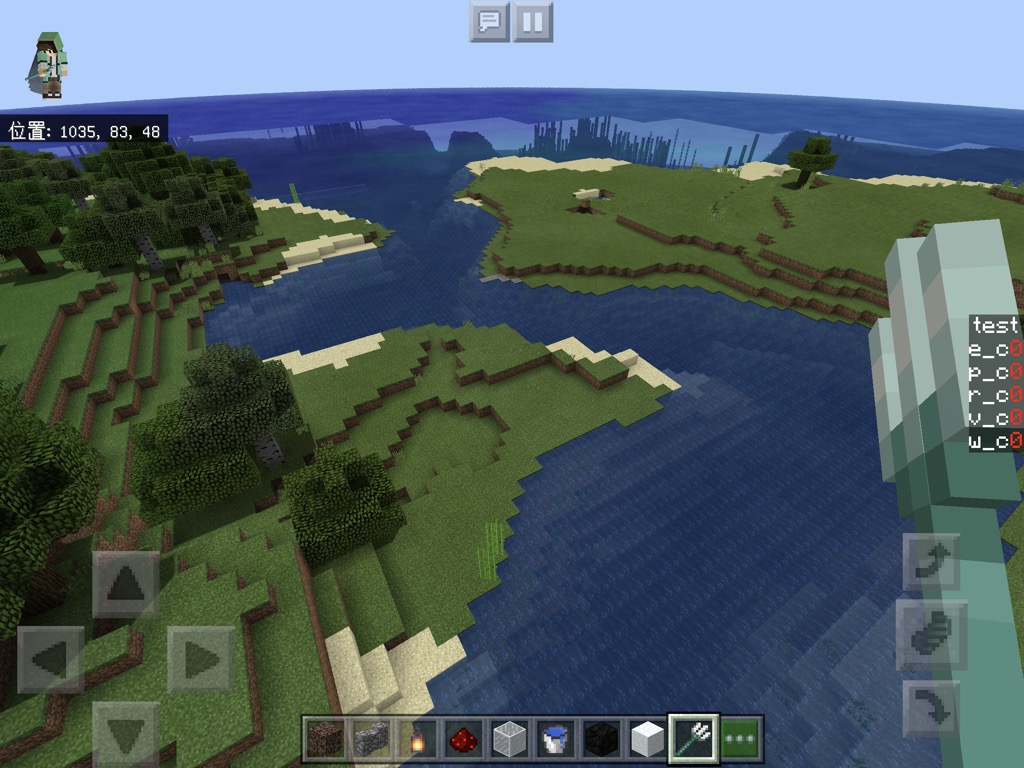Select the dark speckled block hotbar slot

[325, 739]
